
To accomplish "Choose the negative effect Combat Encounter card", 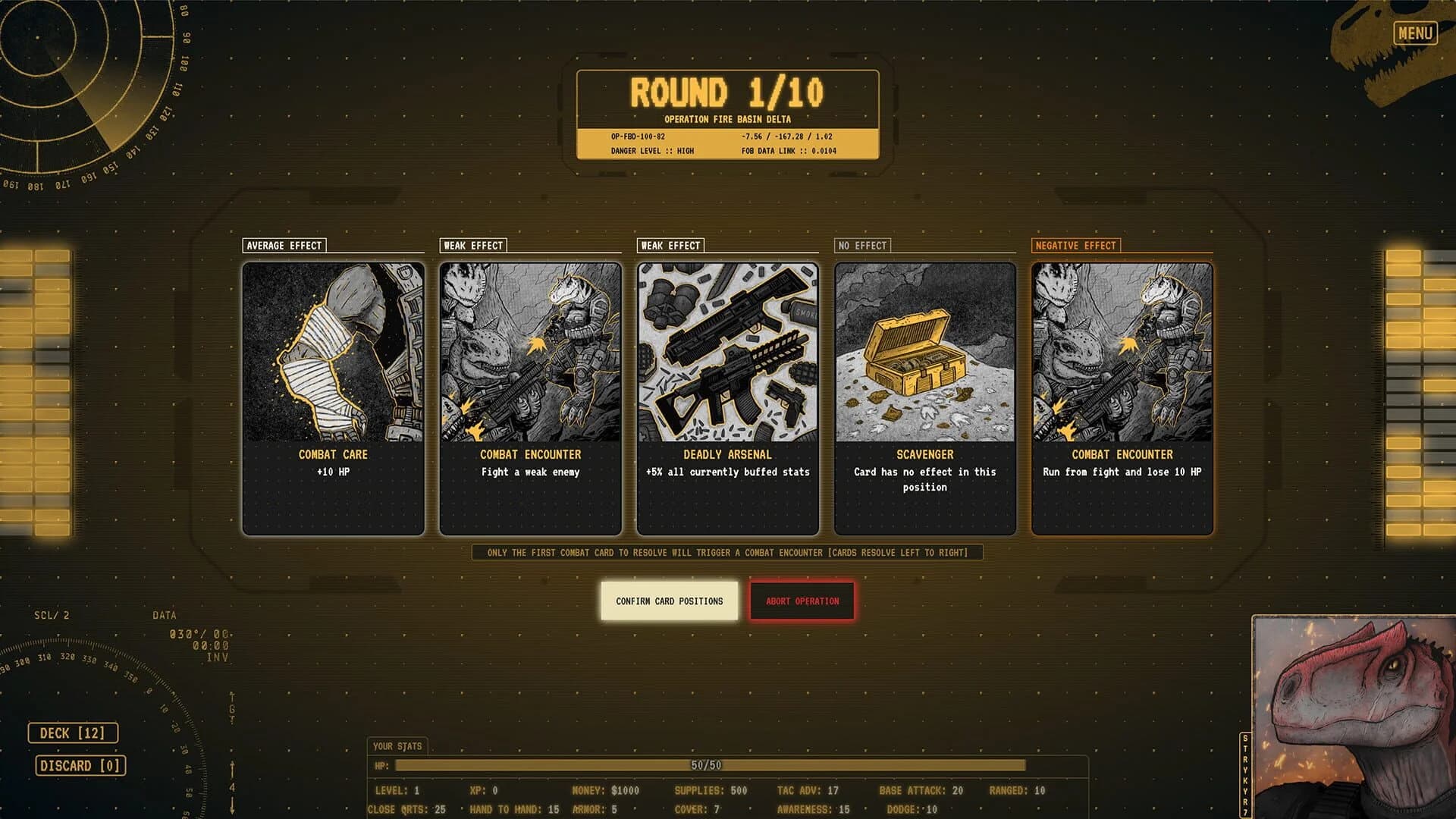I will [1122, 394].
